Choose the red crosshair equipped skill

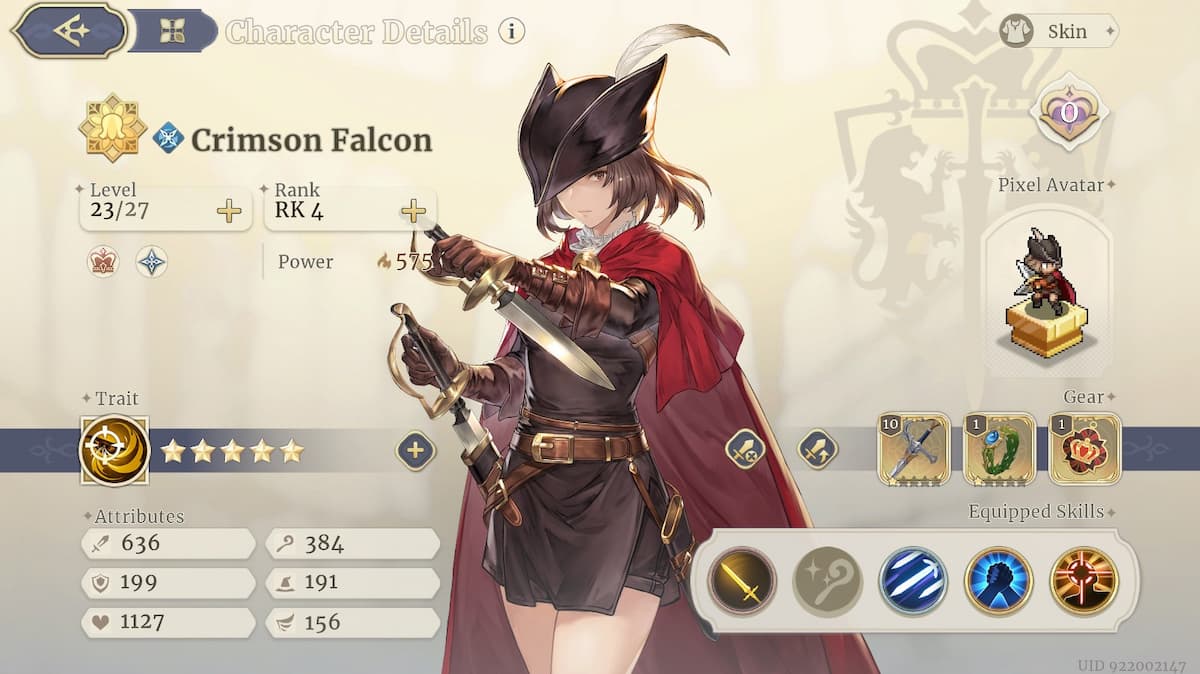[1084, 581]
